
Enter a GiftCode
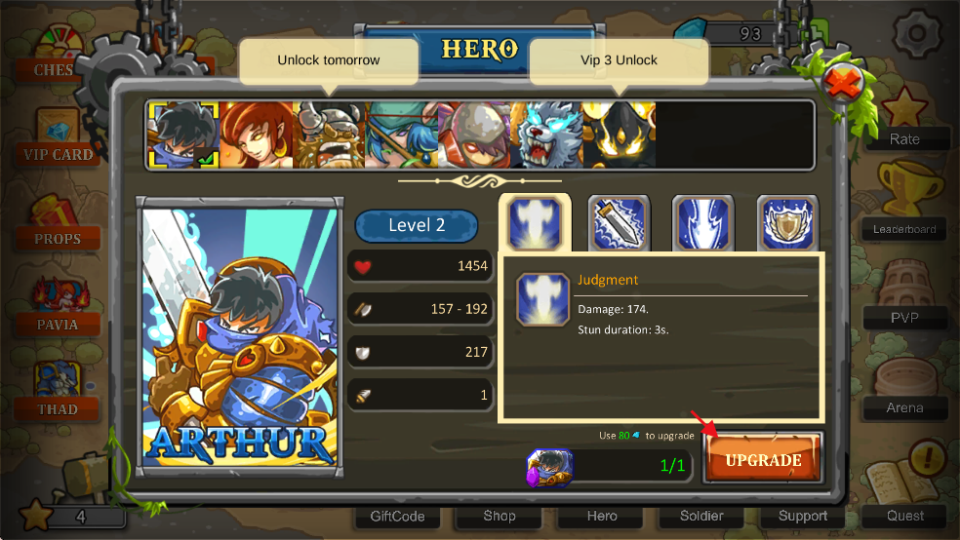(x=397, y=516)
